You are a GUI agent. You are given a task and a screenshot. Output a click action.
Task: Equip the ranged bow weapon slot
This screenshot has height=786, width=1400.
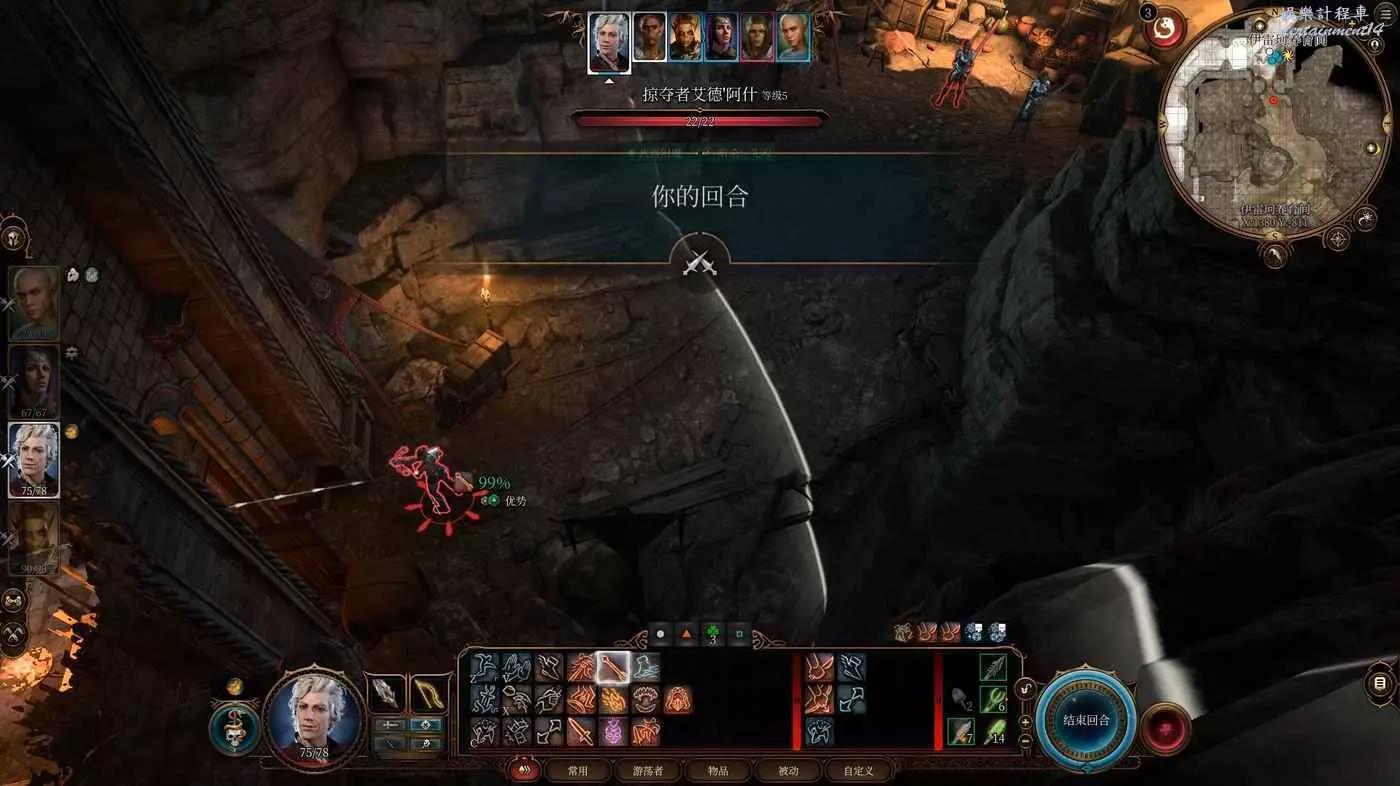coord(429,693)
